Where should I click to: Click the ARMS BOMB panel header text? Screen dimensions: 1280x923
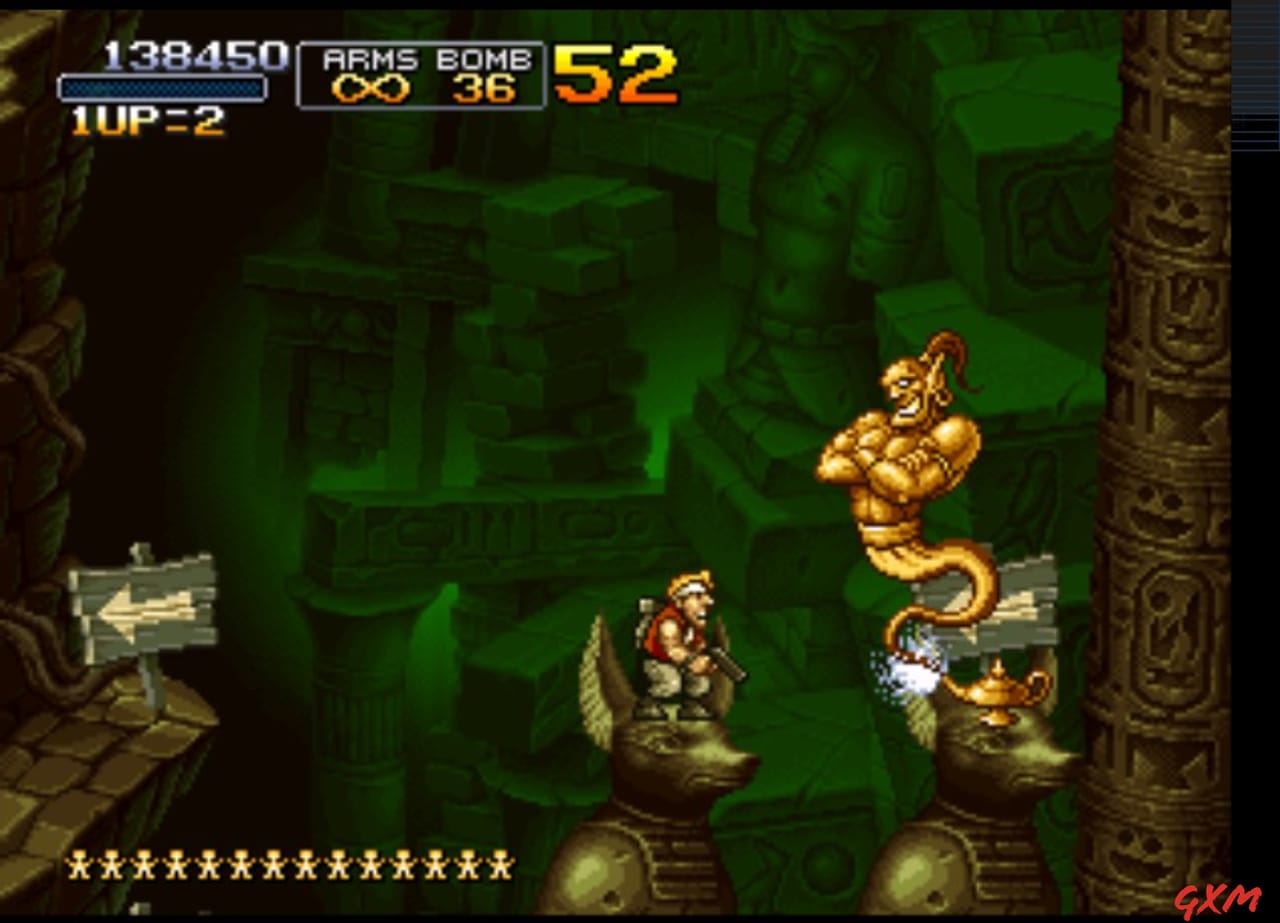pyautogui.click(x=420, y=58)
